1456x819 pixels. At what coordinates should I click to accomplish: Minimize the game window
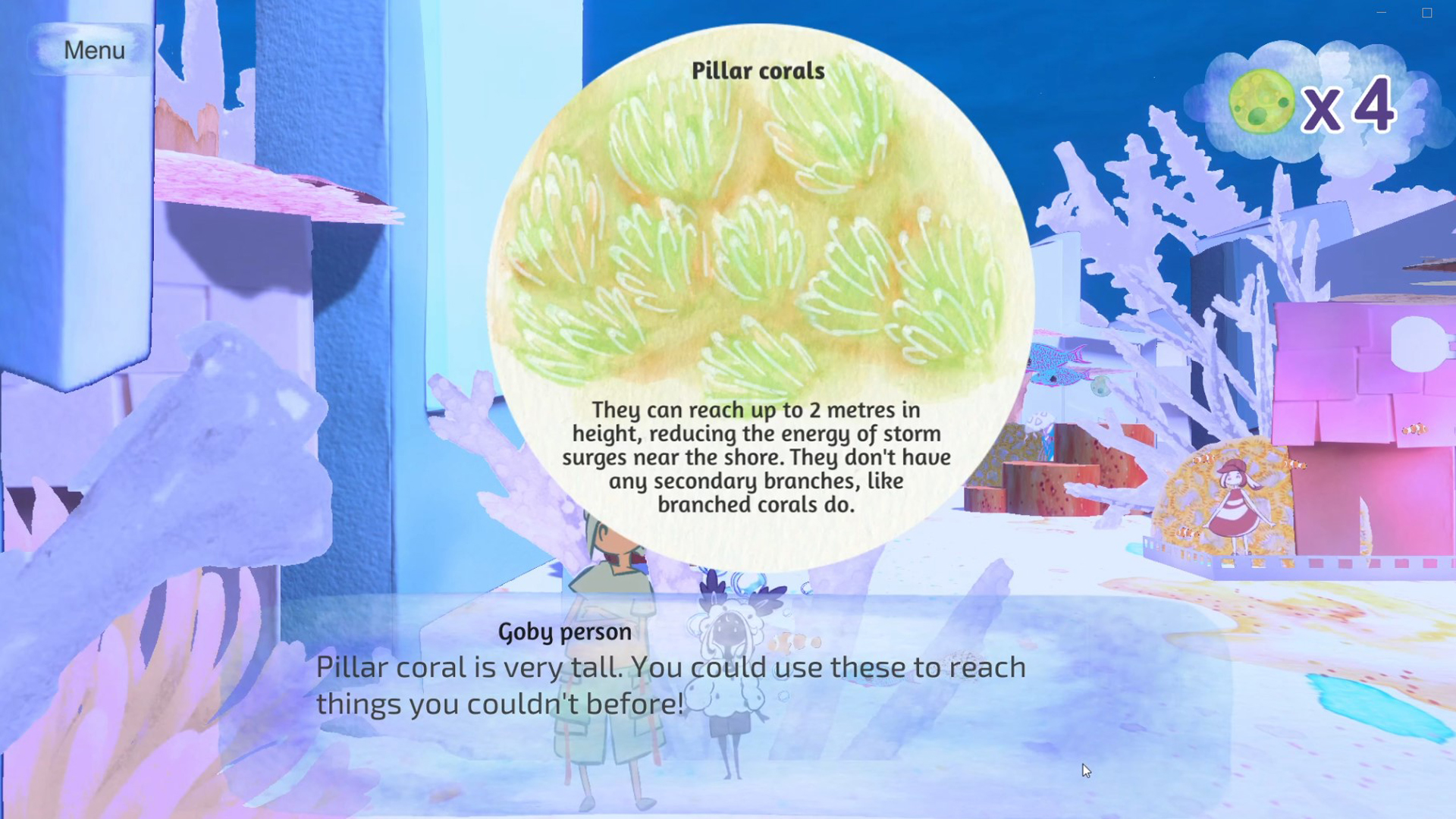(1382, 13)
